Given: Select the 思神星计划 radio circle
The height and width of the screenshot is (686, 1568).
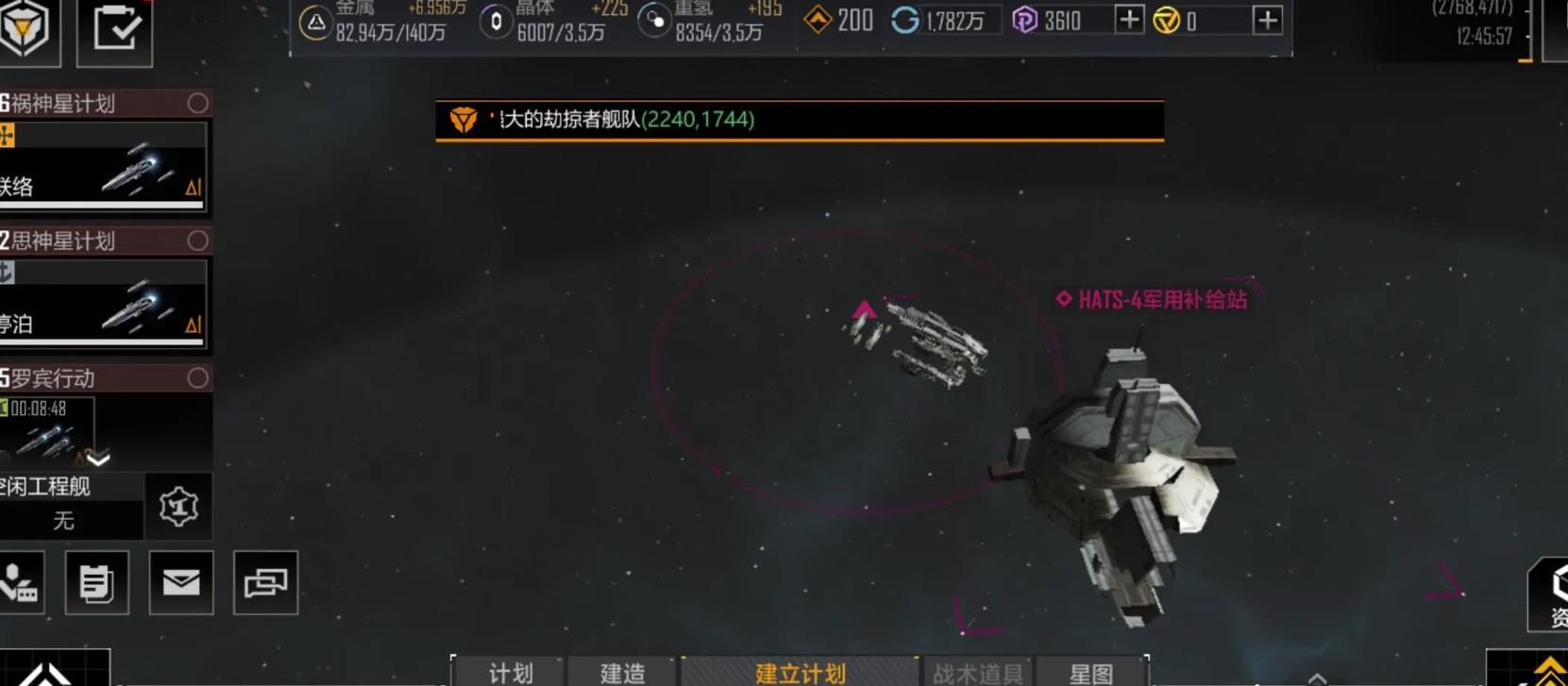Looking at the screenshot, I should (198, 241).
